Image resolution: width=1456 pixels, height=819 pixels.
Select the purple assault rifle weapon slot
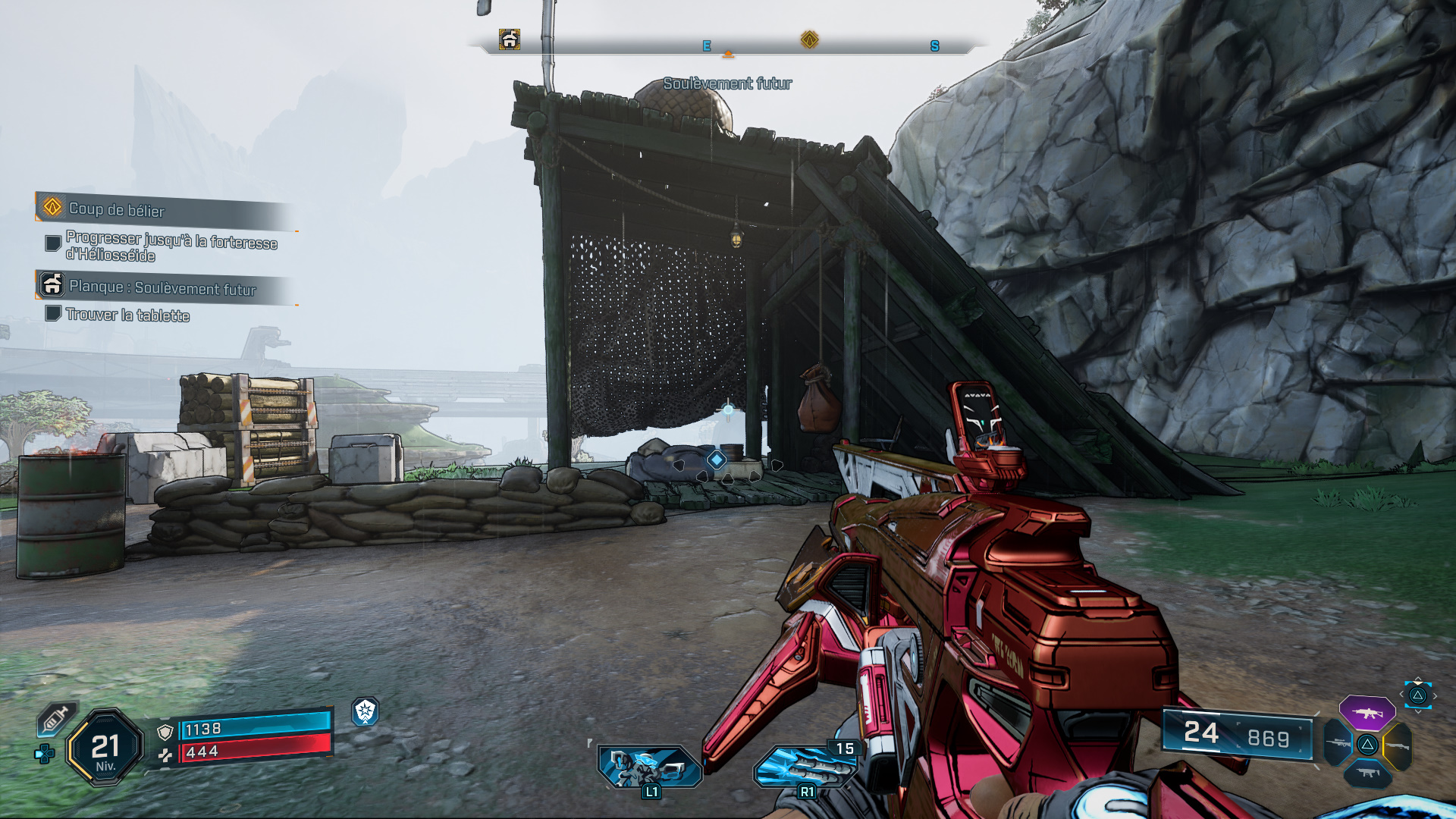pos(1367,714)
